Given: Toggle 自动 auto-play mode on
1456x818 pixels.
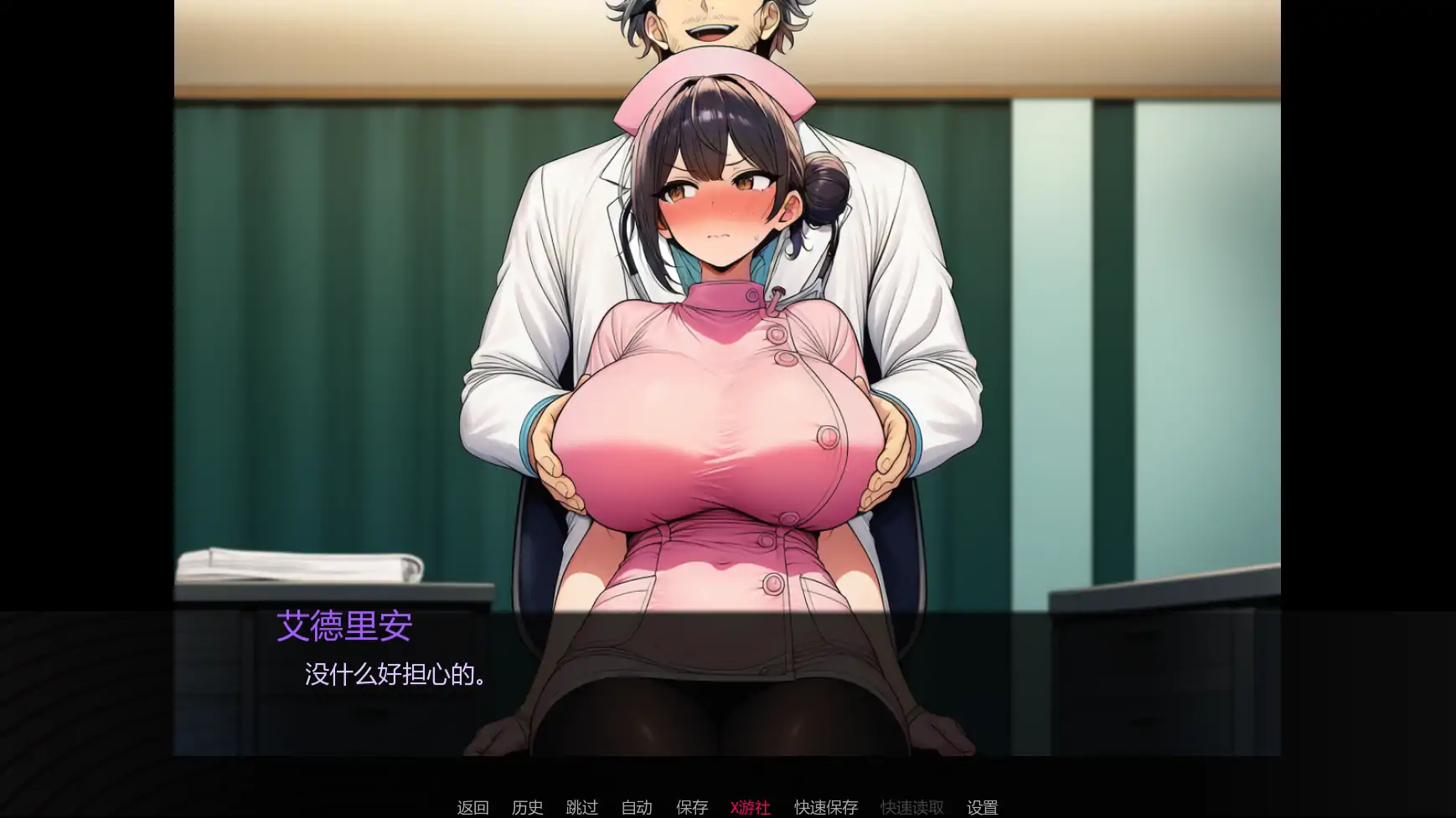Looking at the screenshot, I should click(x=638, y=807).
